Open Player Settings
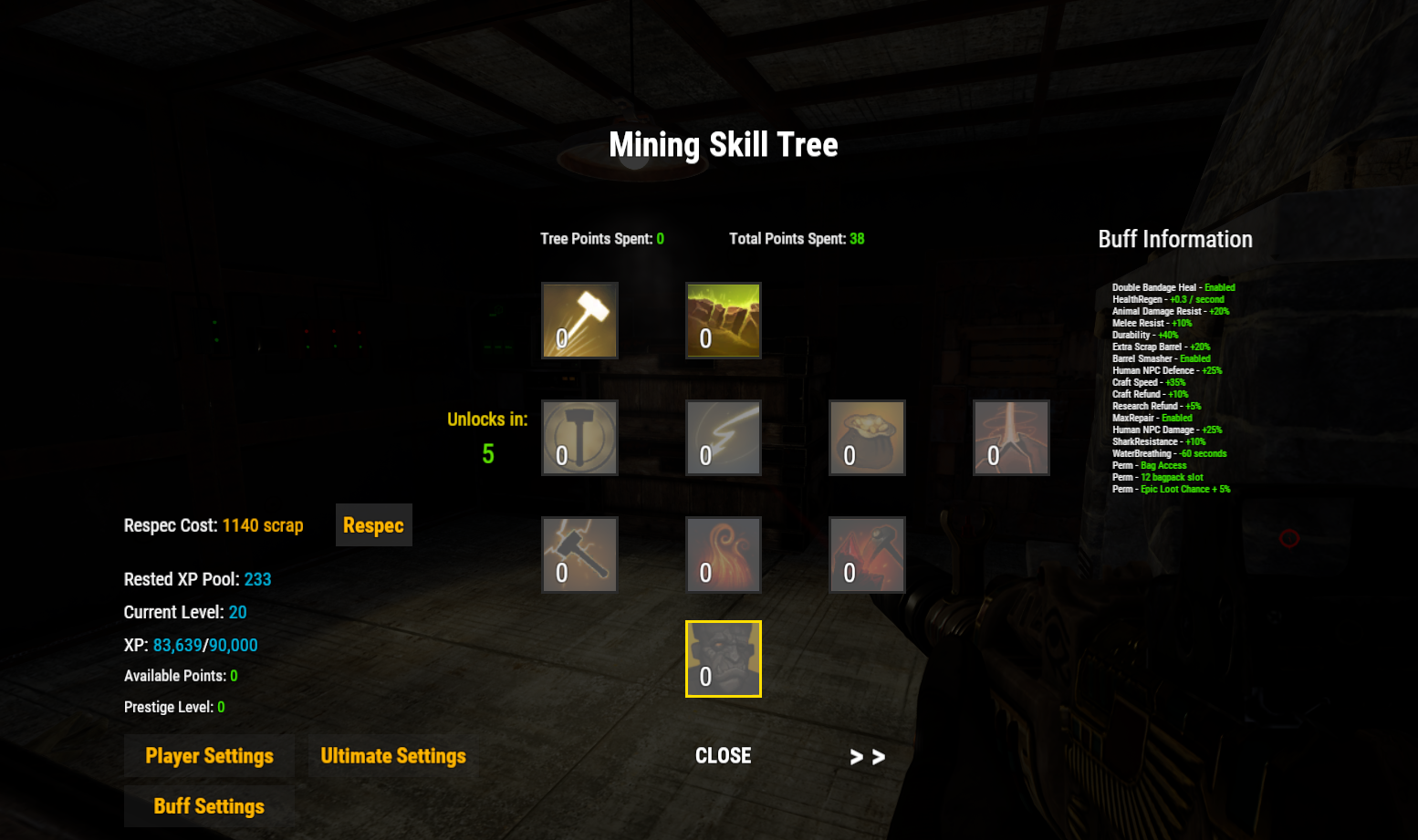Screen dimensions: 1418x840 [209, 756]
